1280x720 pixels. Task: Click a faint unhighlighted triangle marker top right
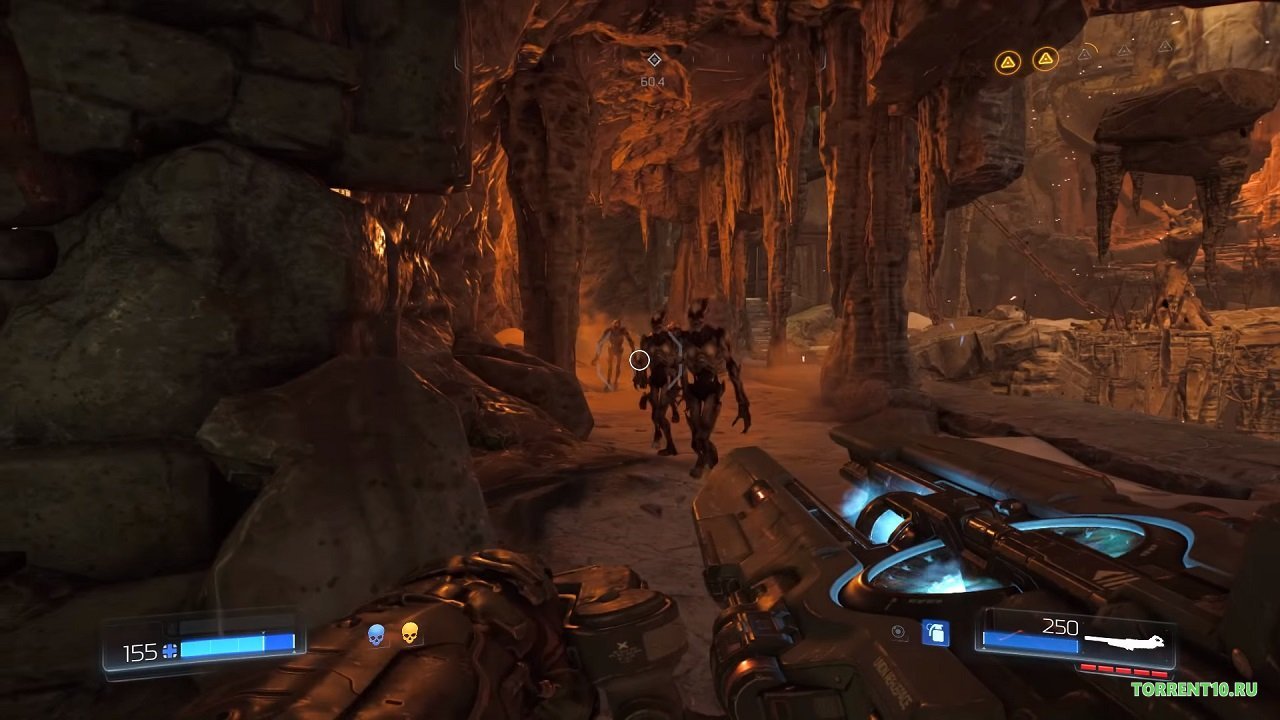[1085, 54]
